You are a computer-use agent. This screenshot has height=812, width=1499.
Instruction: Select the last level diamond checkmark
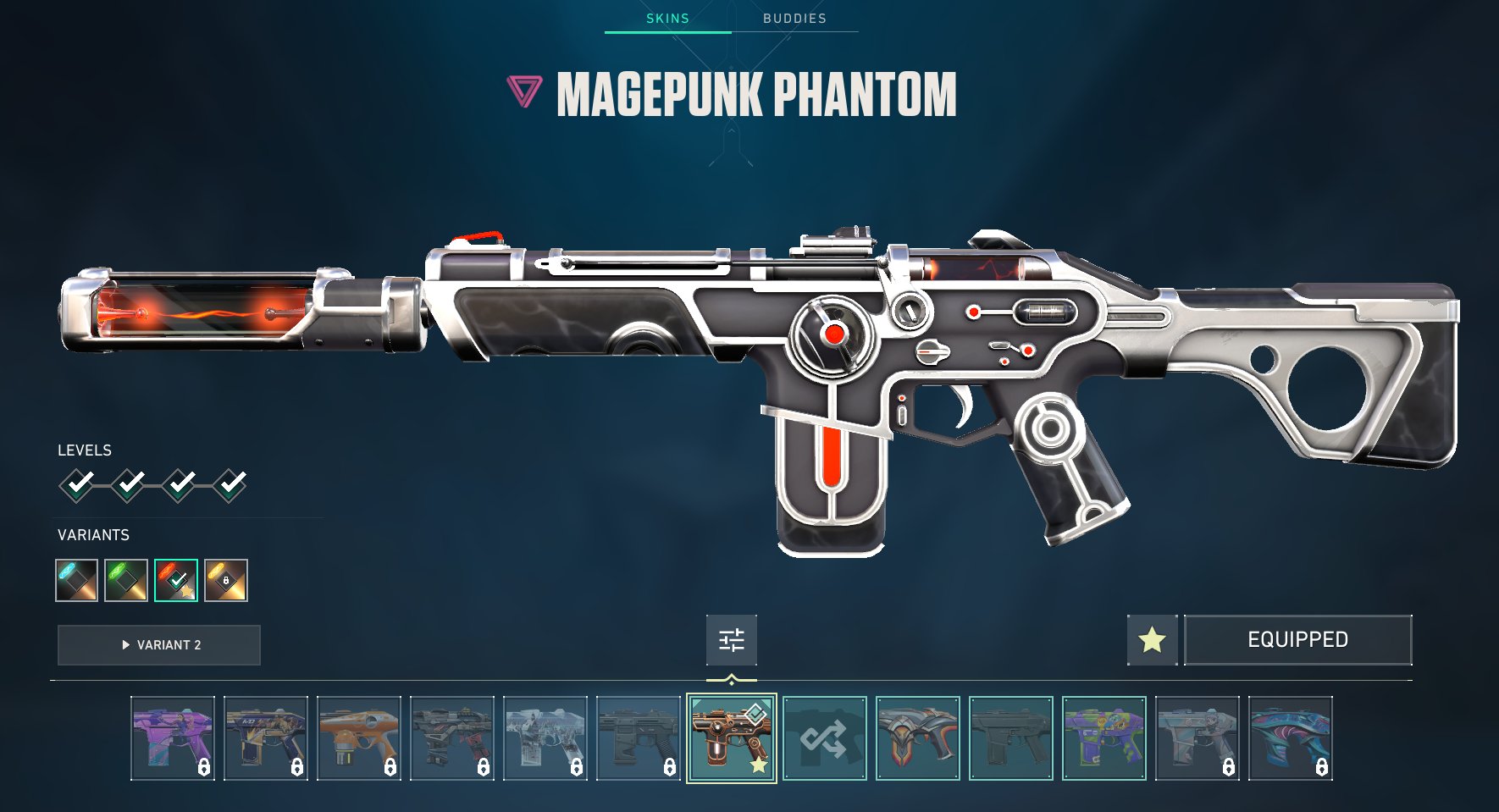tap(230, 485)
